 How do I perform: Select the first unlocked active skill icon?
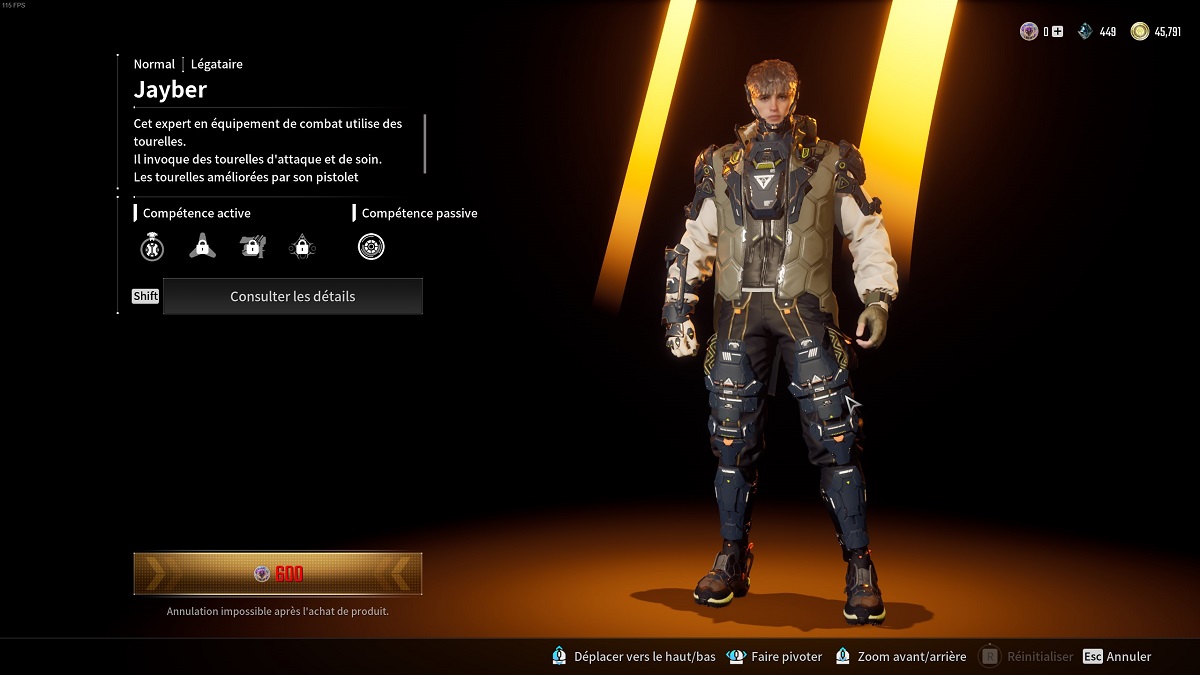tap(151, 246)
